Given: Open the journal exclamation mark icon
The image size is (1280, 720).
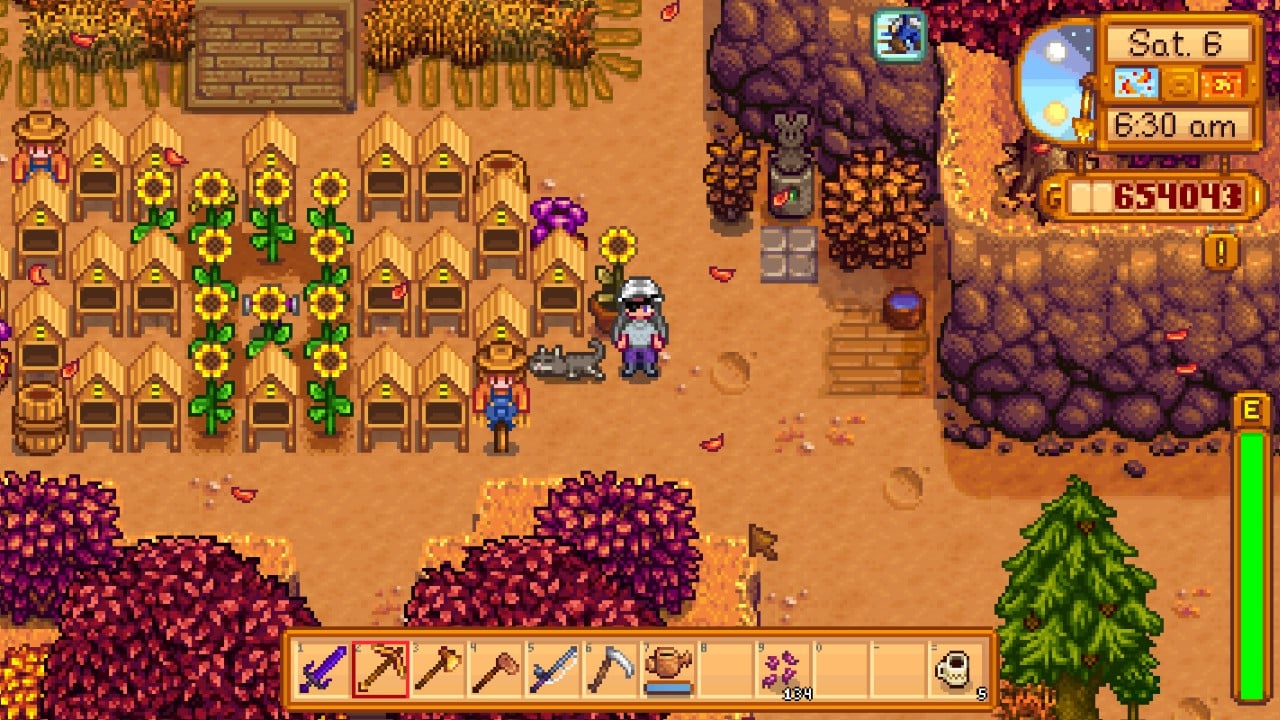Looking at the screenshot, I should click(1221, 250).
